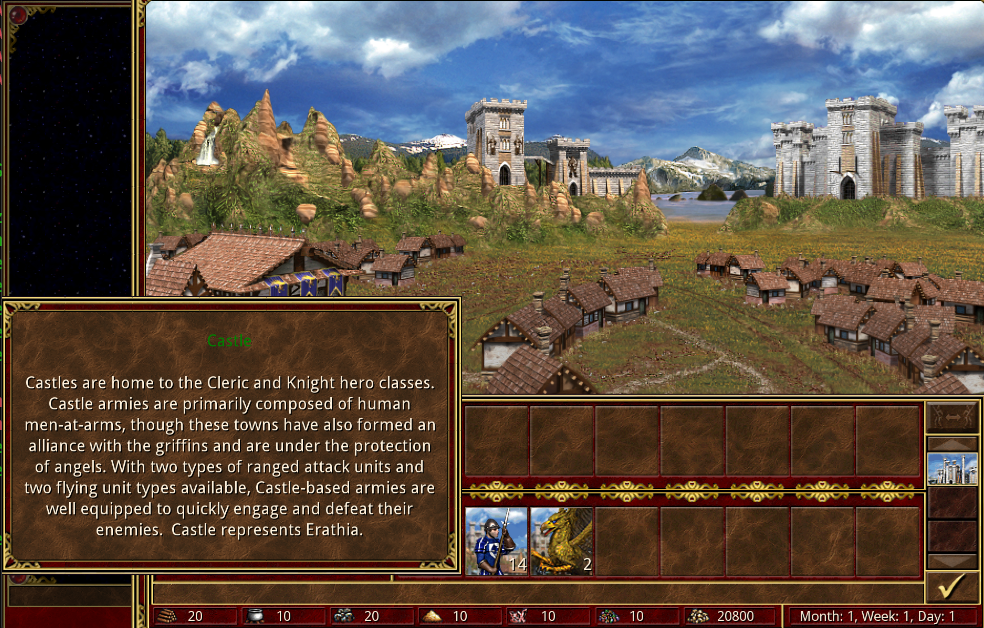Confirm and exit with the checkmark button
The width and height of the screenshot is (984, 628).
(x=951, y=586)
